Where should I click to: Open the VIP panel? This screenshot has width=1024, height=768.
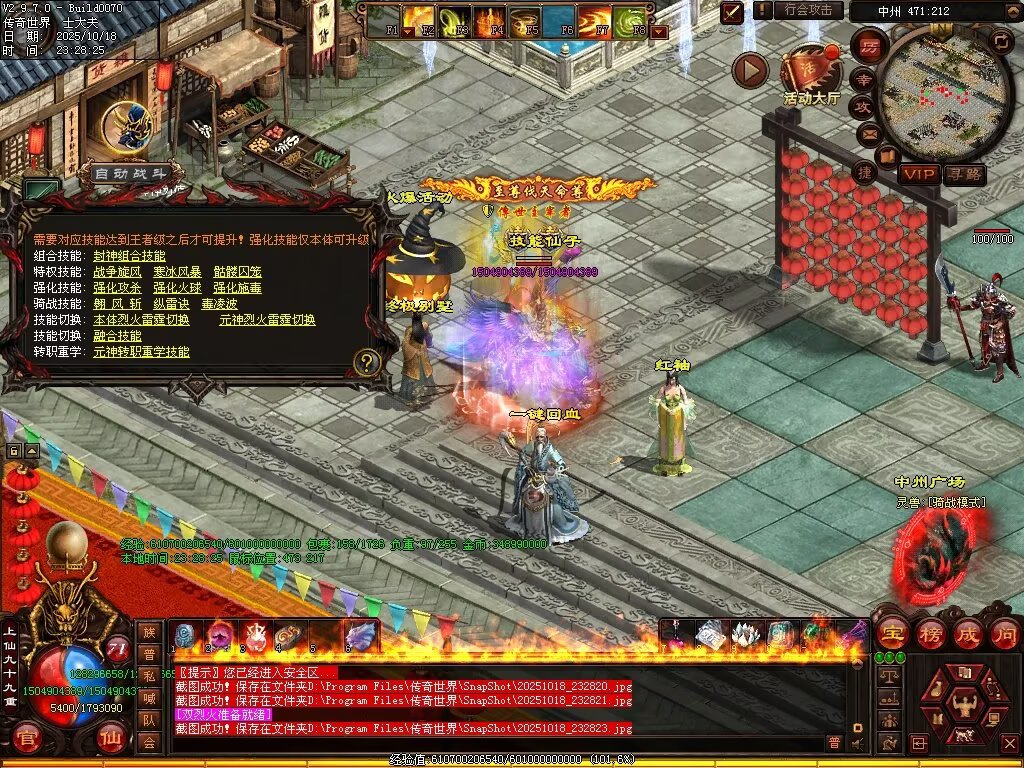(919, 174)
